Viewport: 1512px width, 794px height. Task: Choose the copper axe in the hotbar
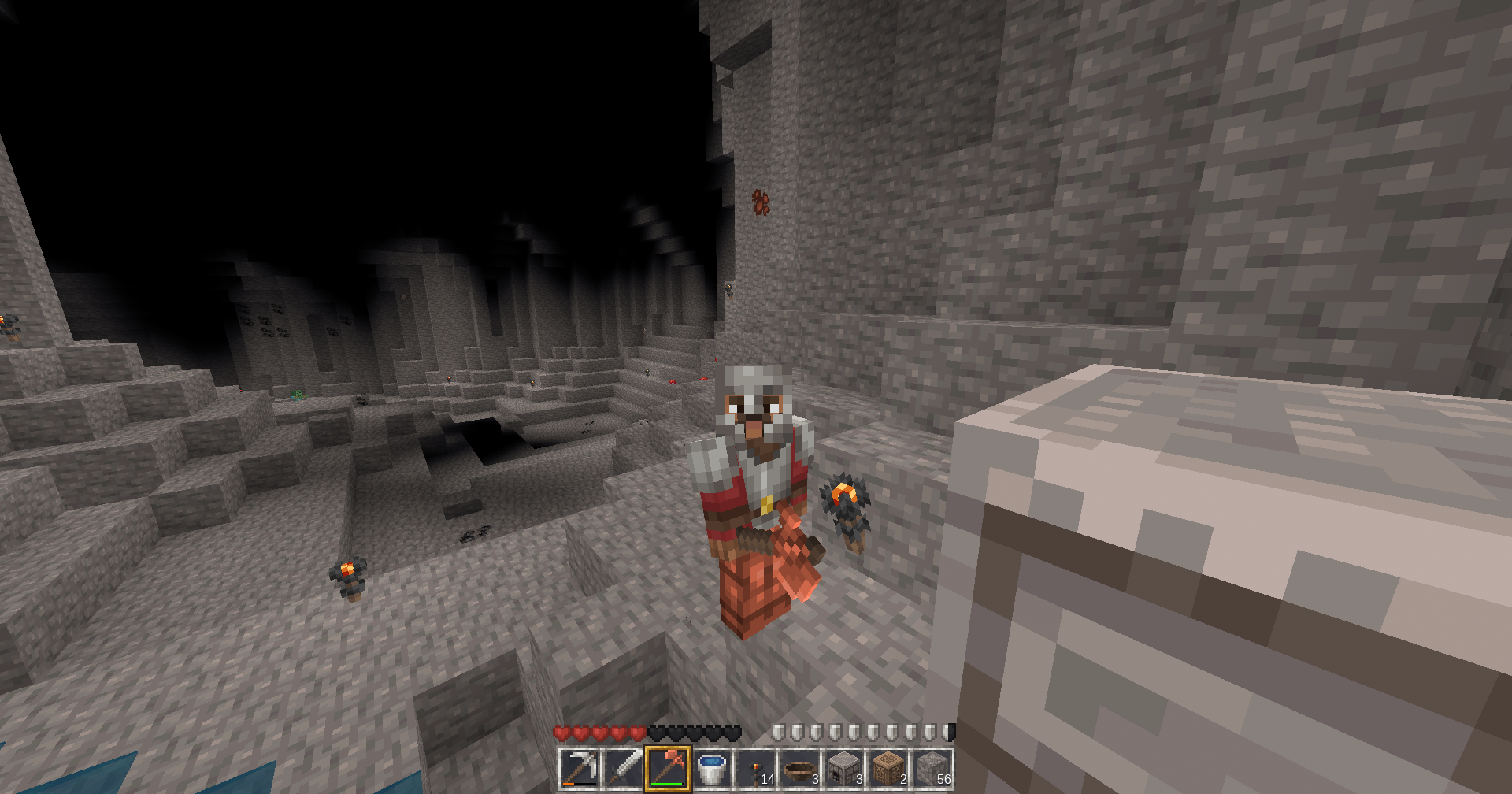click(x=668, y=768)
